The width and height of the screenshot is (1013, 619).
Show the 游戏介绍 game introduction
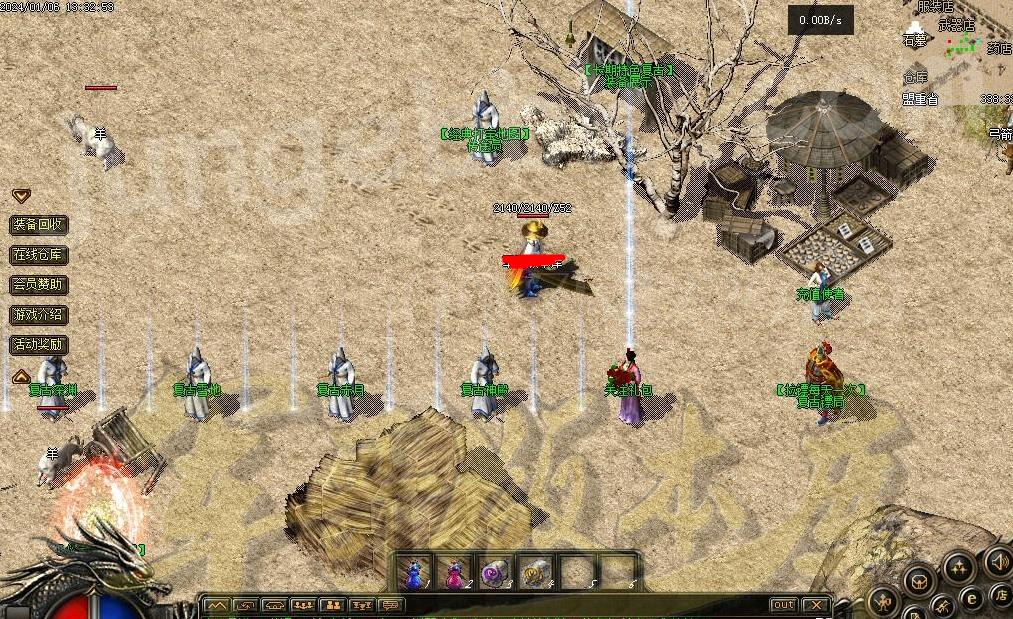coord(39,315)
